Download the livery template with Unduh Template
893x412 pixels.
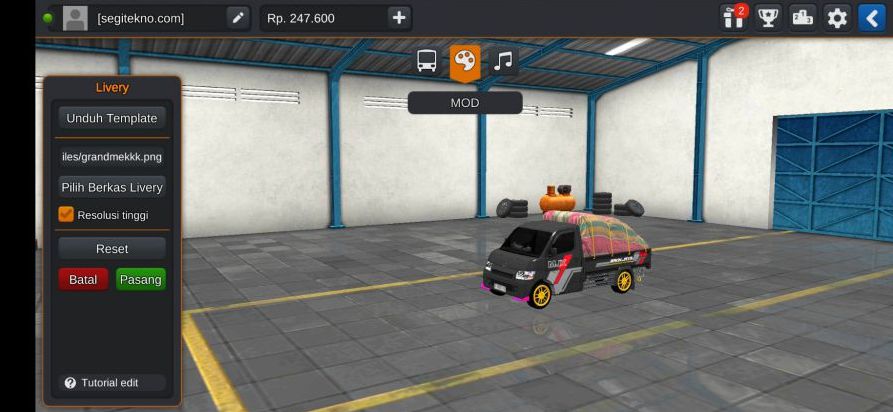pyautogui.click(x=112, y=118)
